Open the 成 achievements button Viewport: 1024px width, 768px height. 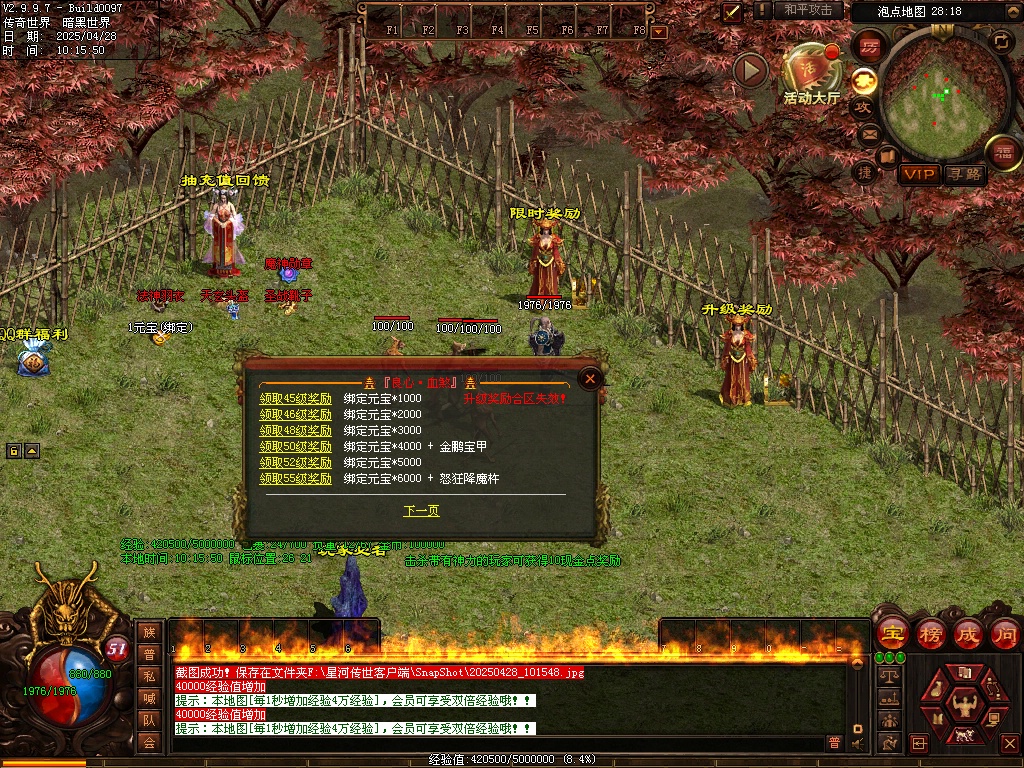[x=968, y=633]
